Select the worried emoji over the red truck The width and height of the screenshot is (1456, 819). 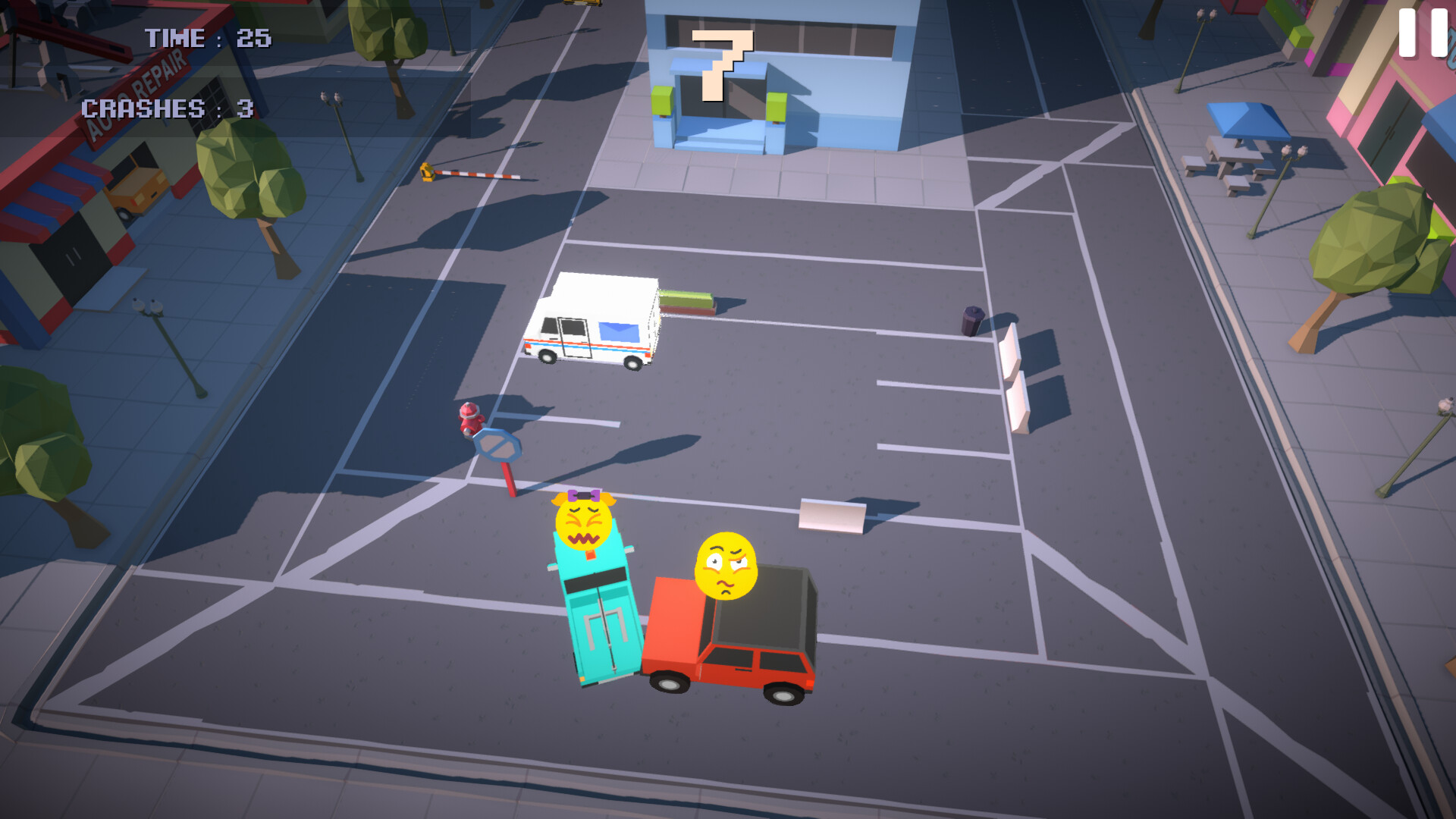pyautogui.click(x=726, y=565)
